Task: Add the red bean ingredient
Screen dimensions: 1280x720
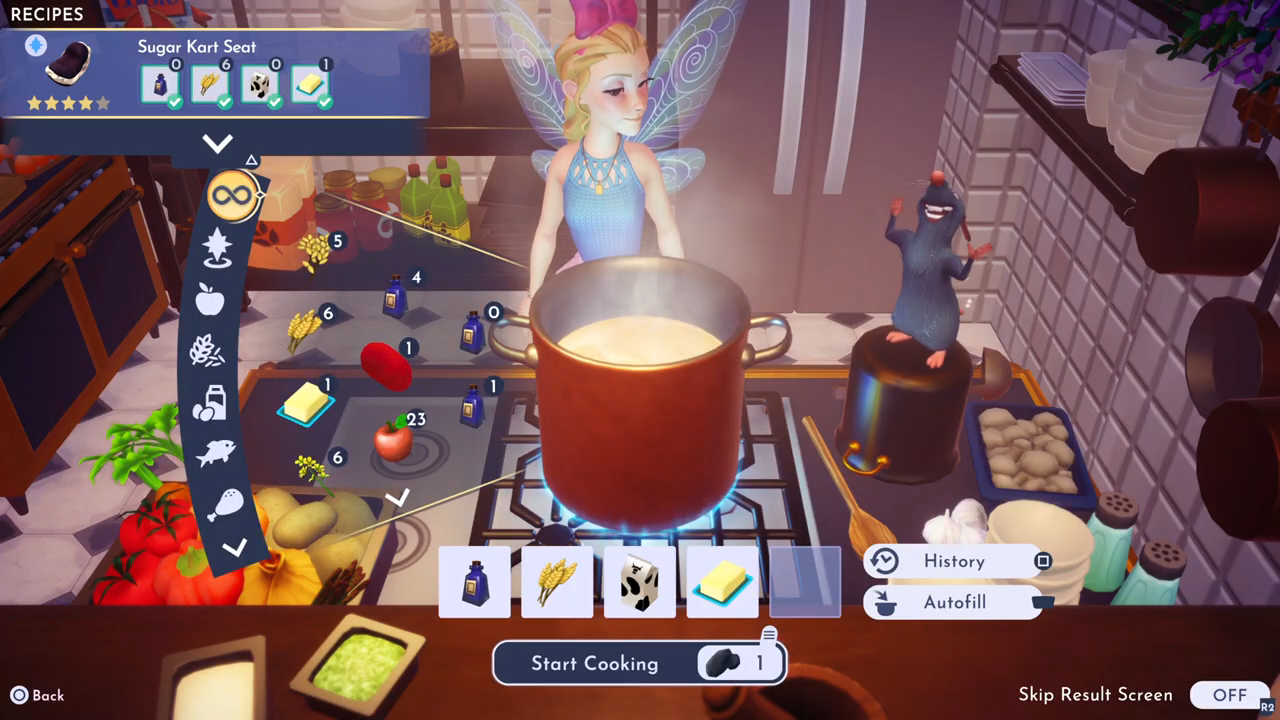Action: 387,366
